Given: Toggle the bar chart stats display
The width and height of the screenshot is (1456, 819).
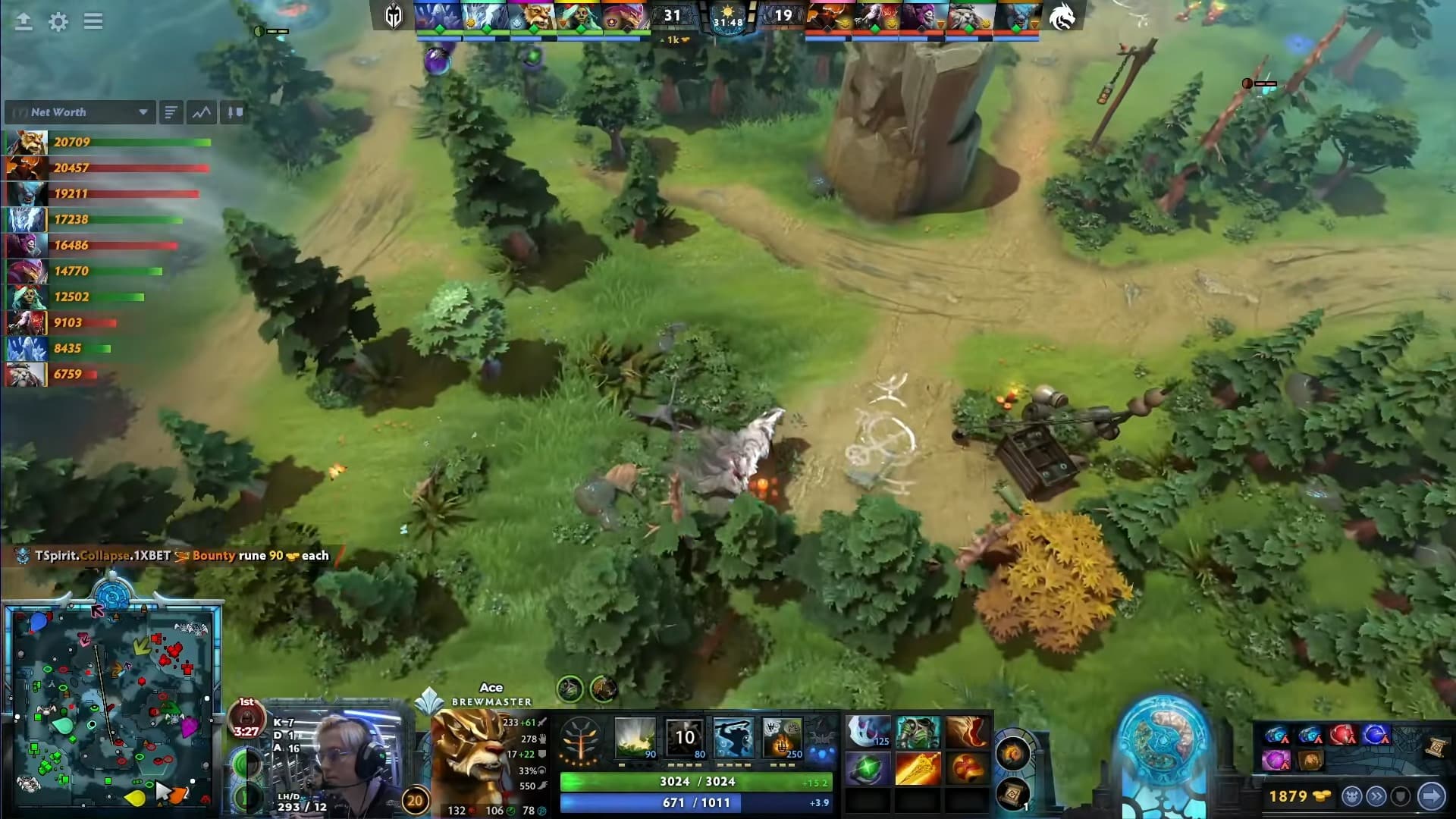Looking at the screenshot, I should (233, 112).
